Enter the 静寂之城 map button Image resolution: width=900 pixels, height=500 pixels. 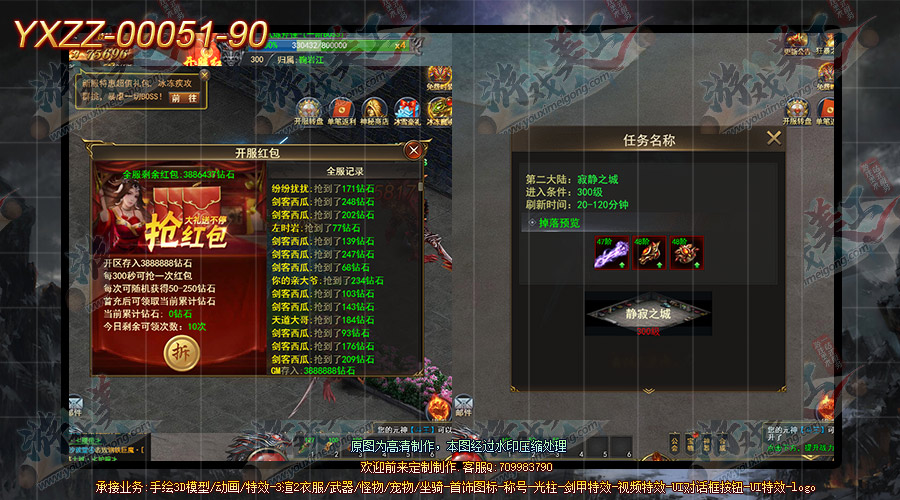pos(646,314)
